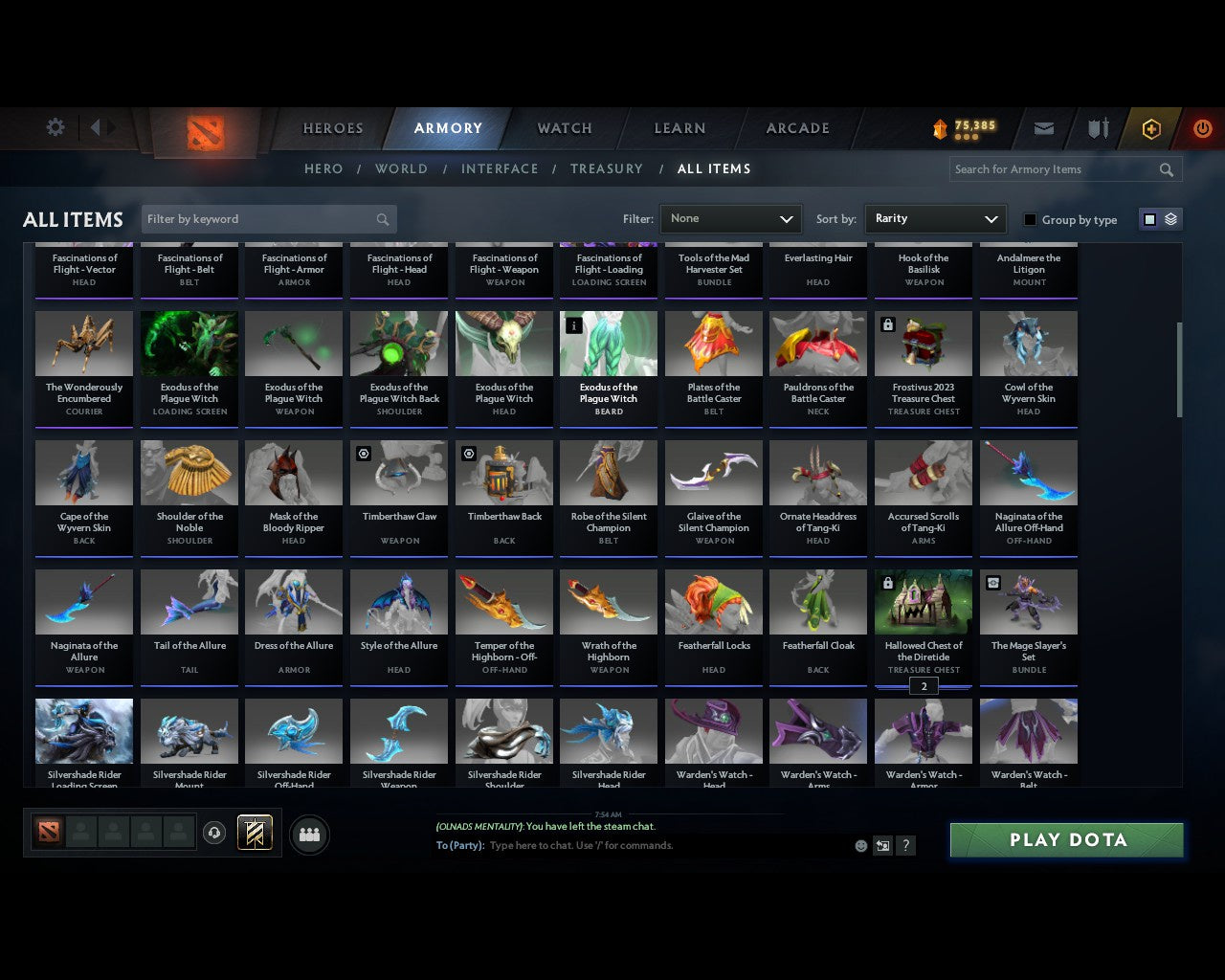Open the mail notifications icon
This screenshot has height=980, width=1225.
pyautogui.click(x=1043, y=128)
